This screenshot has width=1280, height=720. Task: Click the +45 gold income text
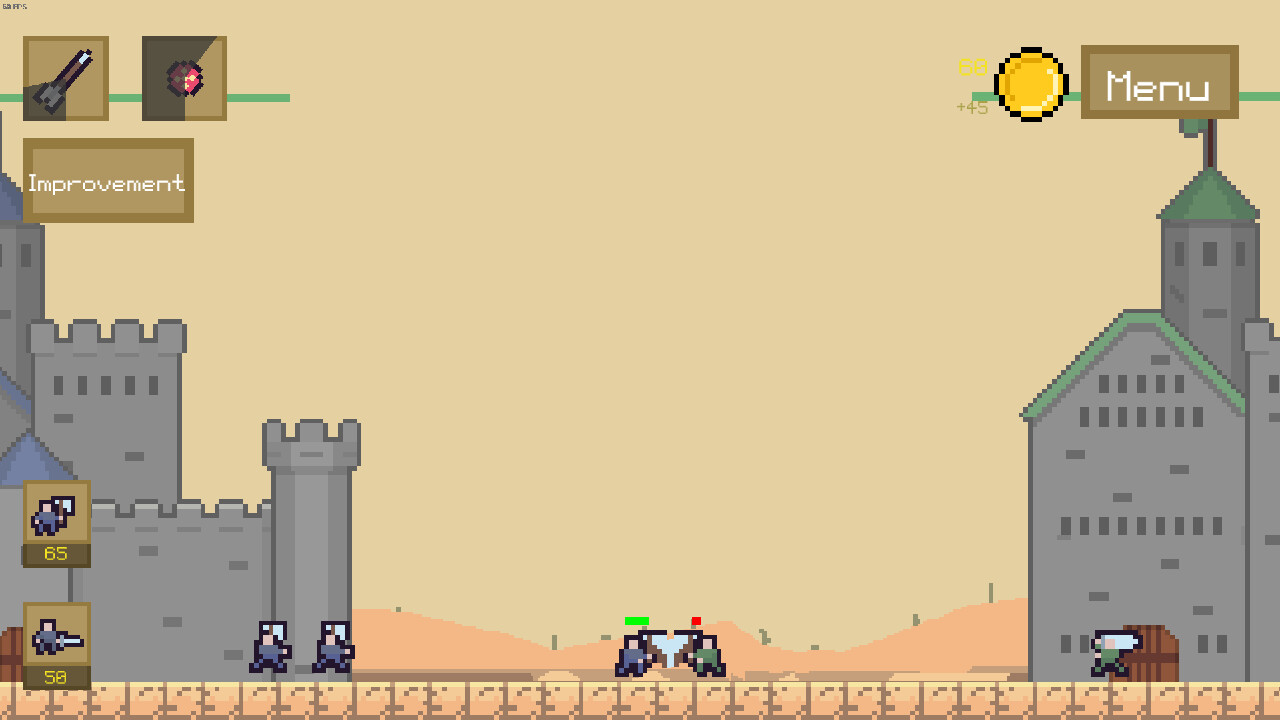click(970, 107)
